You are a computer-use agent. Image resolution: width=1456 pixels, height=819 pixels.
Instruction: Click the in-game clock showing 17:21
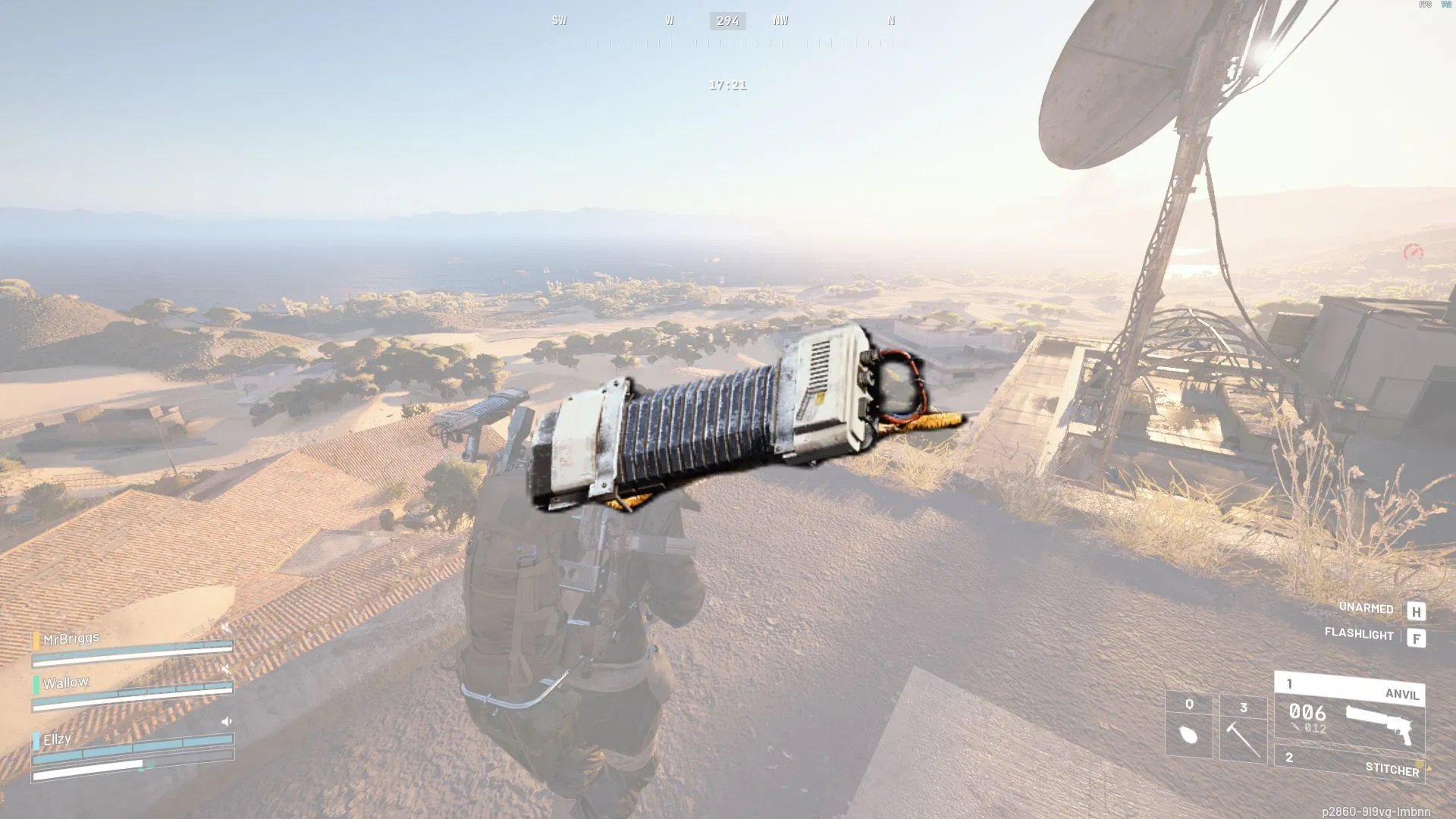click(726, 85)
